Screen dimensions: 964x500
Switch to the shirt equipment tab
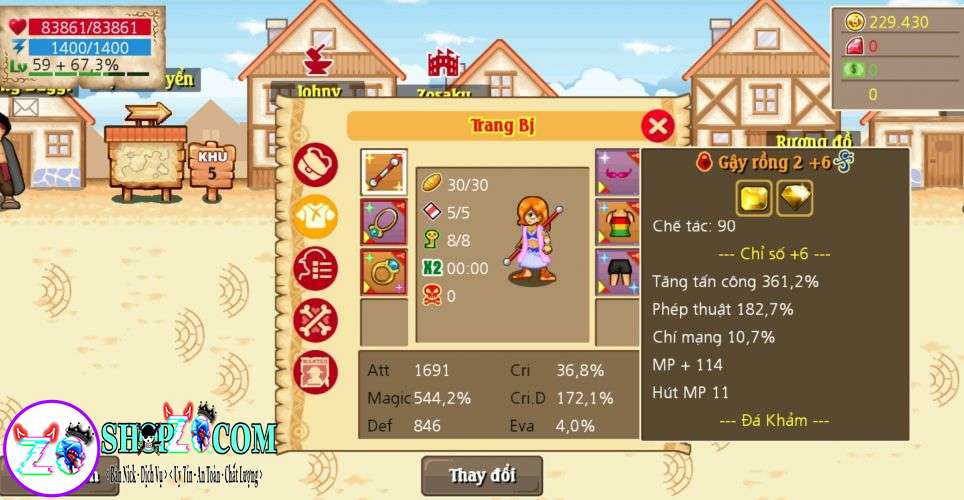pos(315,215)
